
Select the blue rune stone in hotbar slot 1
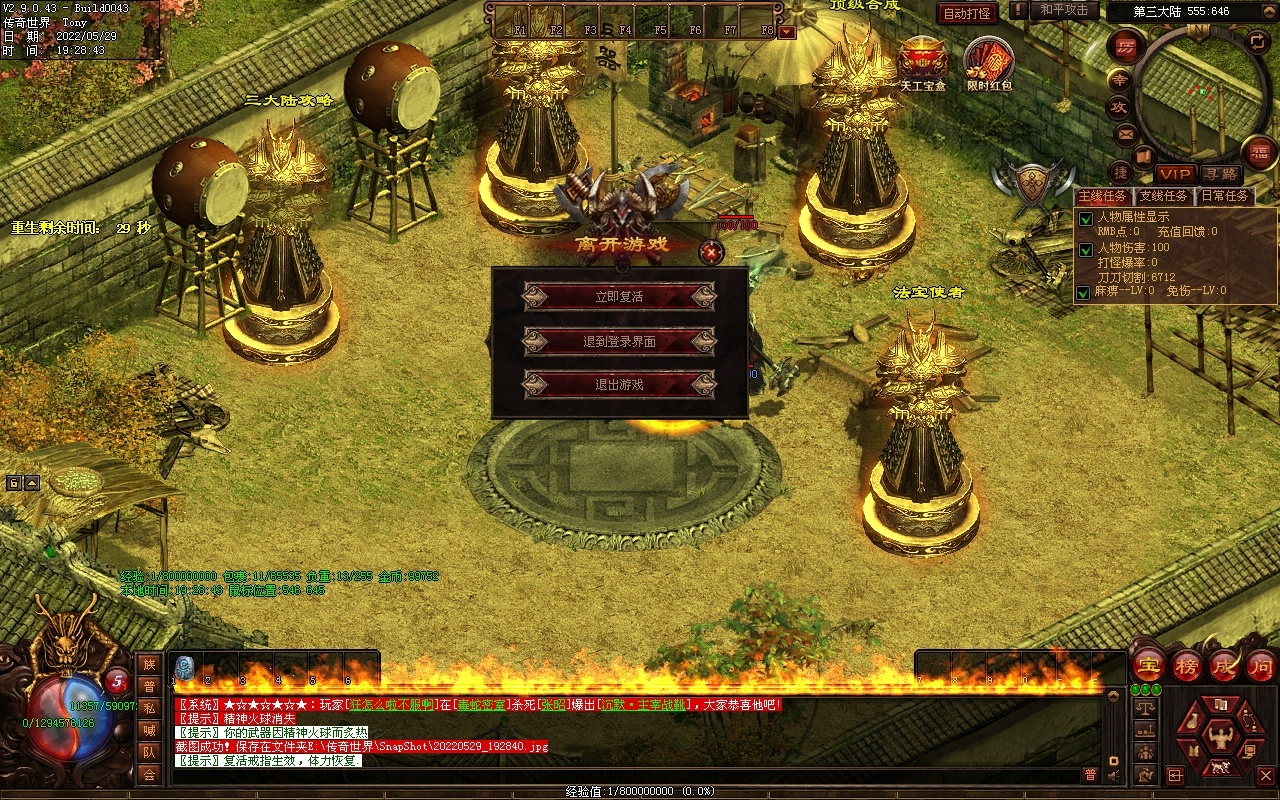(x=184, y=668)
